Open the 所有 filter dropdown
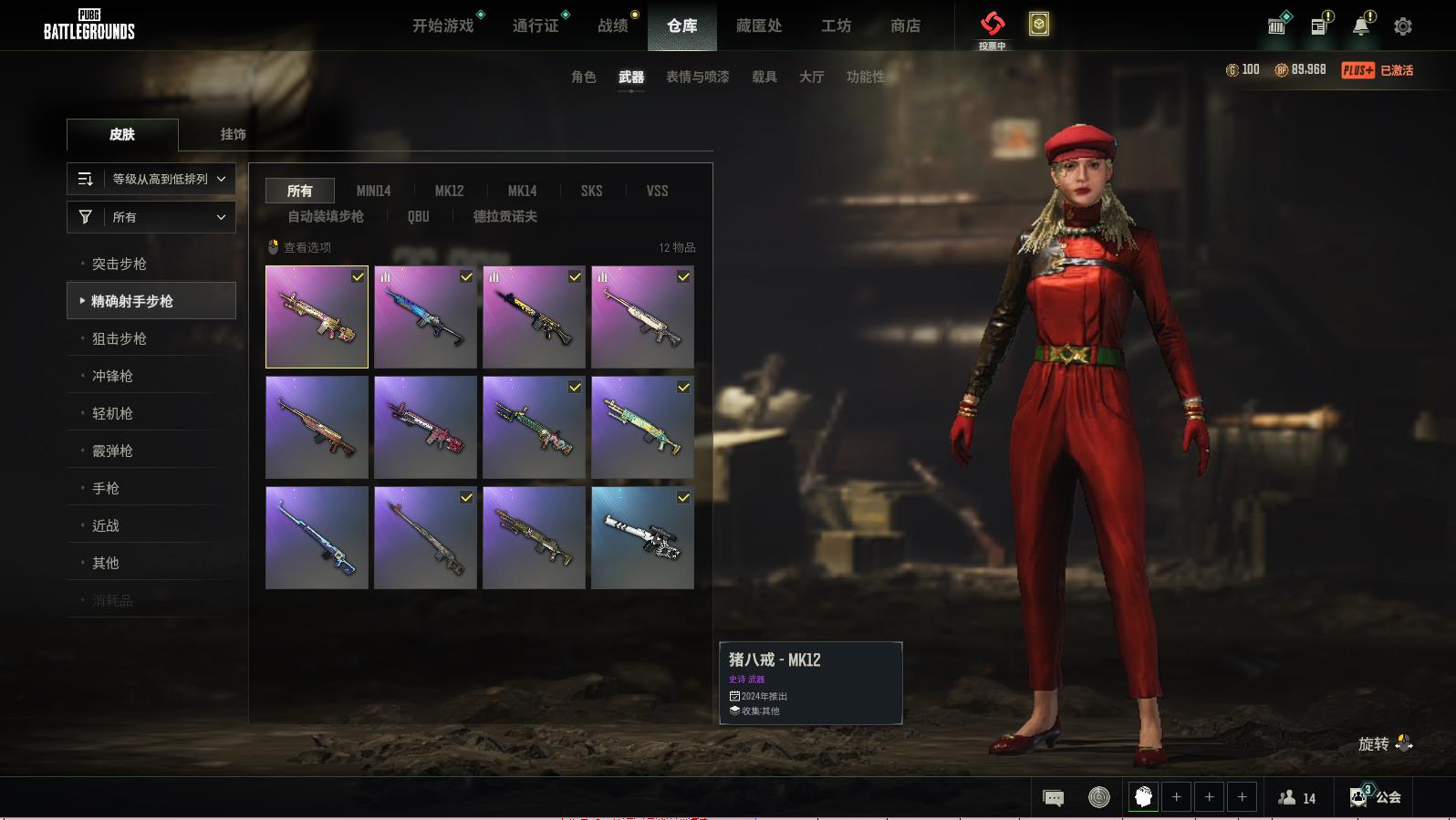 click(151, 217)
